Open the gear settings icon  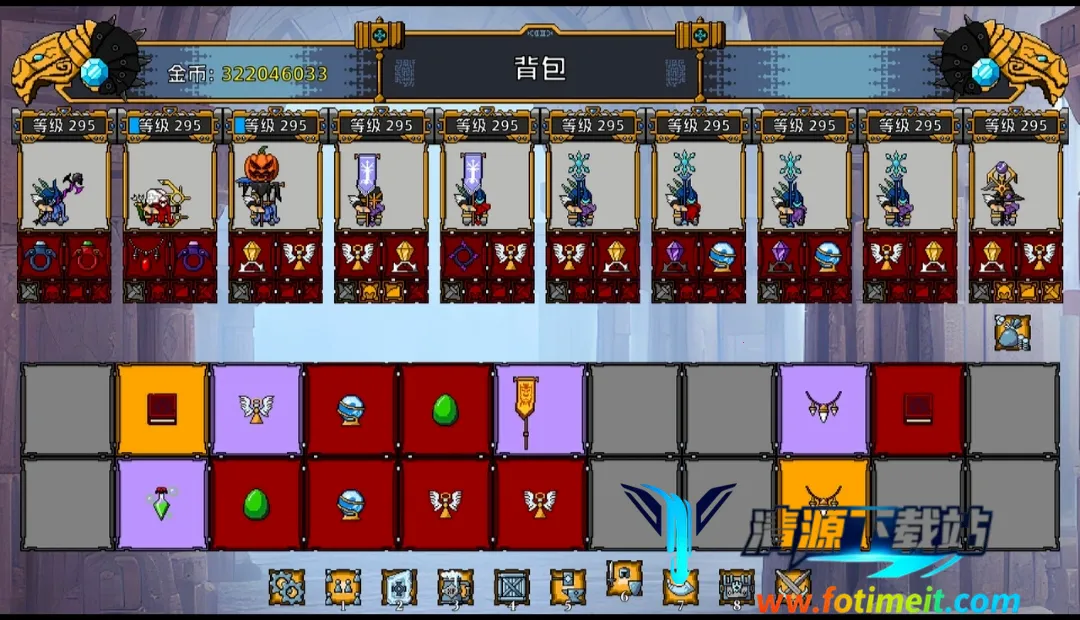(286, 587)
